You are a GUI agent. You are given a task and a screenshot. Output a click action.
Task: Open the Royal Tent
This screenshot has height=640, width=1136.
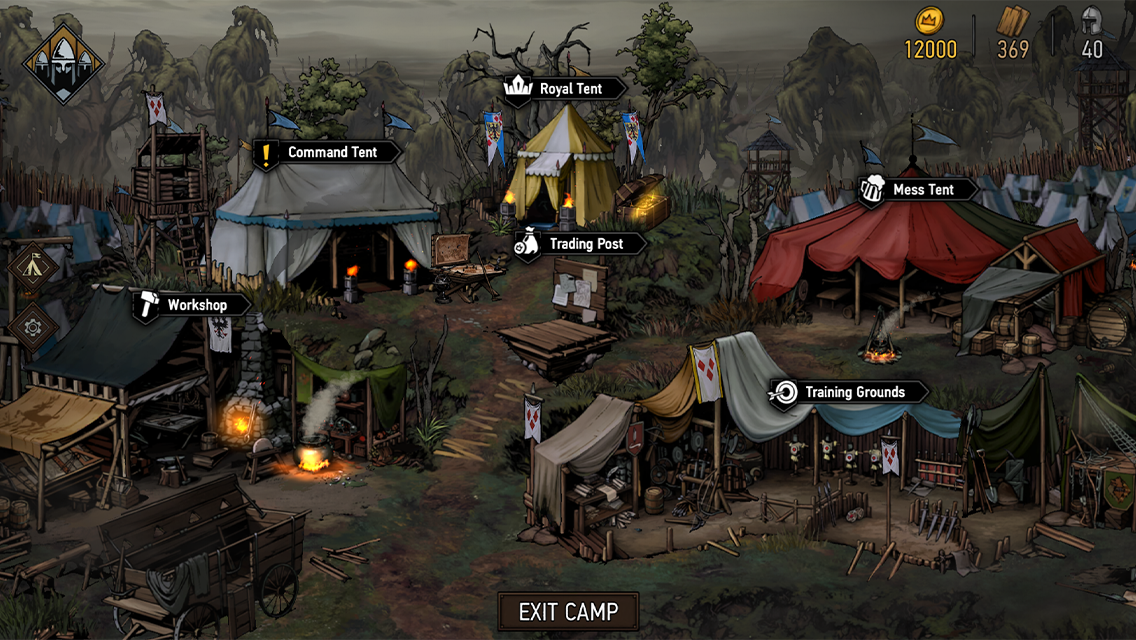565,89
